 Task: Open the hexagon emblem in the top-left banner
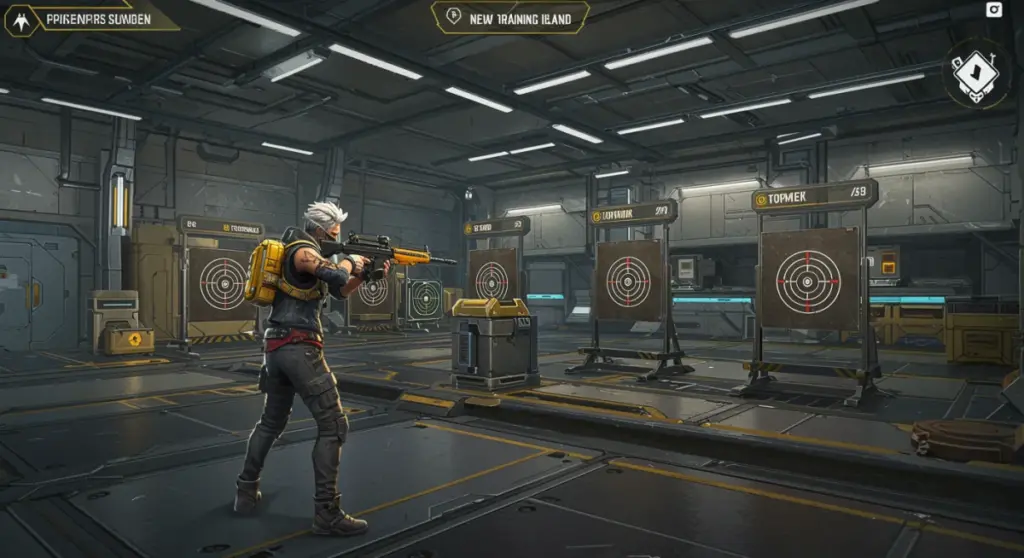pyautogui.click(x=20, y=19)
